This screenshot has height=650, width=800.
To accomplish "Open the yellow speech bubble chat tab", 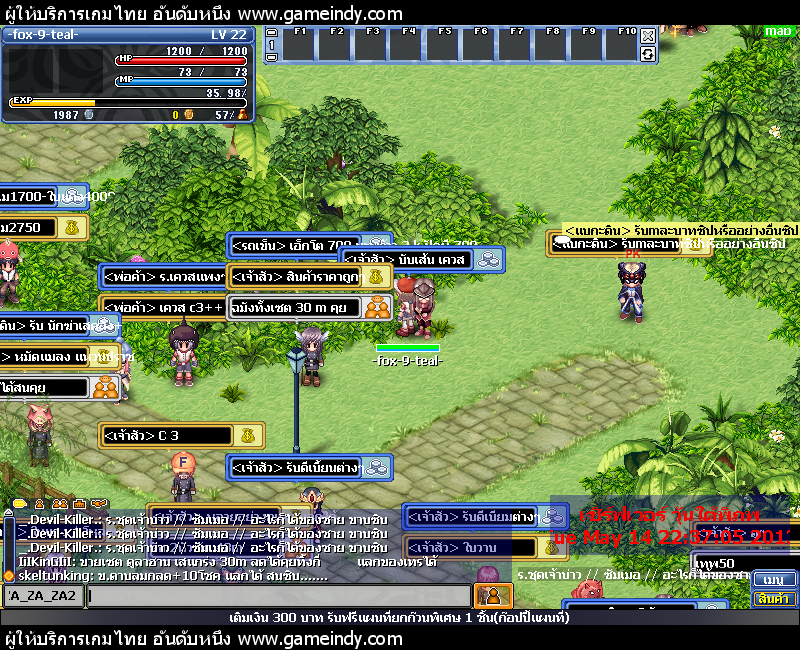I will click(19, 503).
